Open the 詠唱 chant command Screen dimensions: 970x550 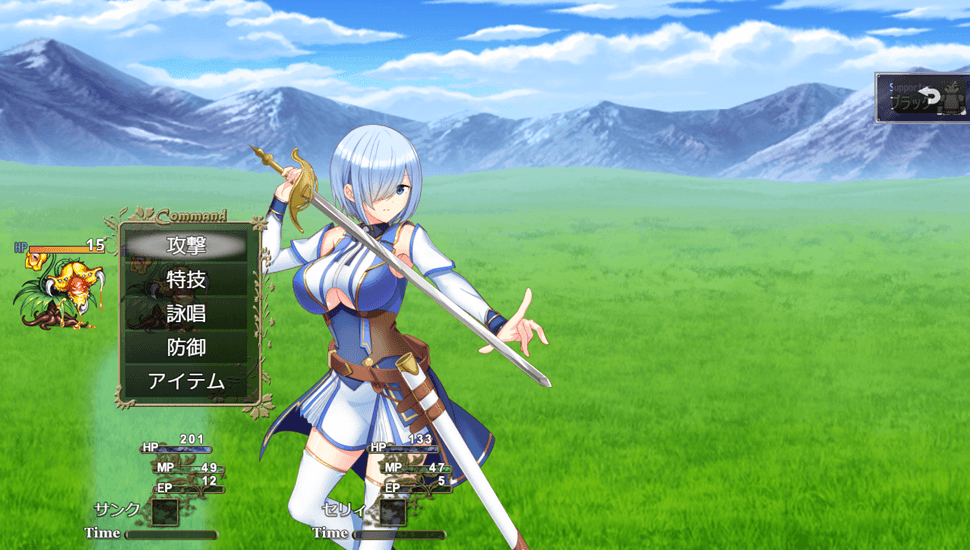(x=186, y=313)
